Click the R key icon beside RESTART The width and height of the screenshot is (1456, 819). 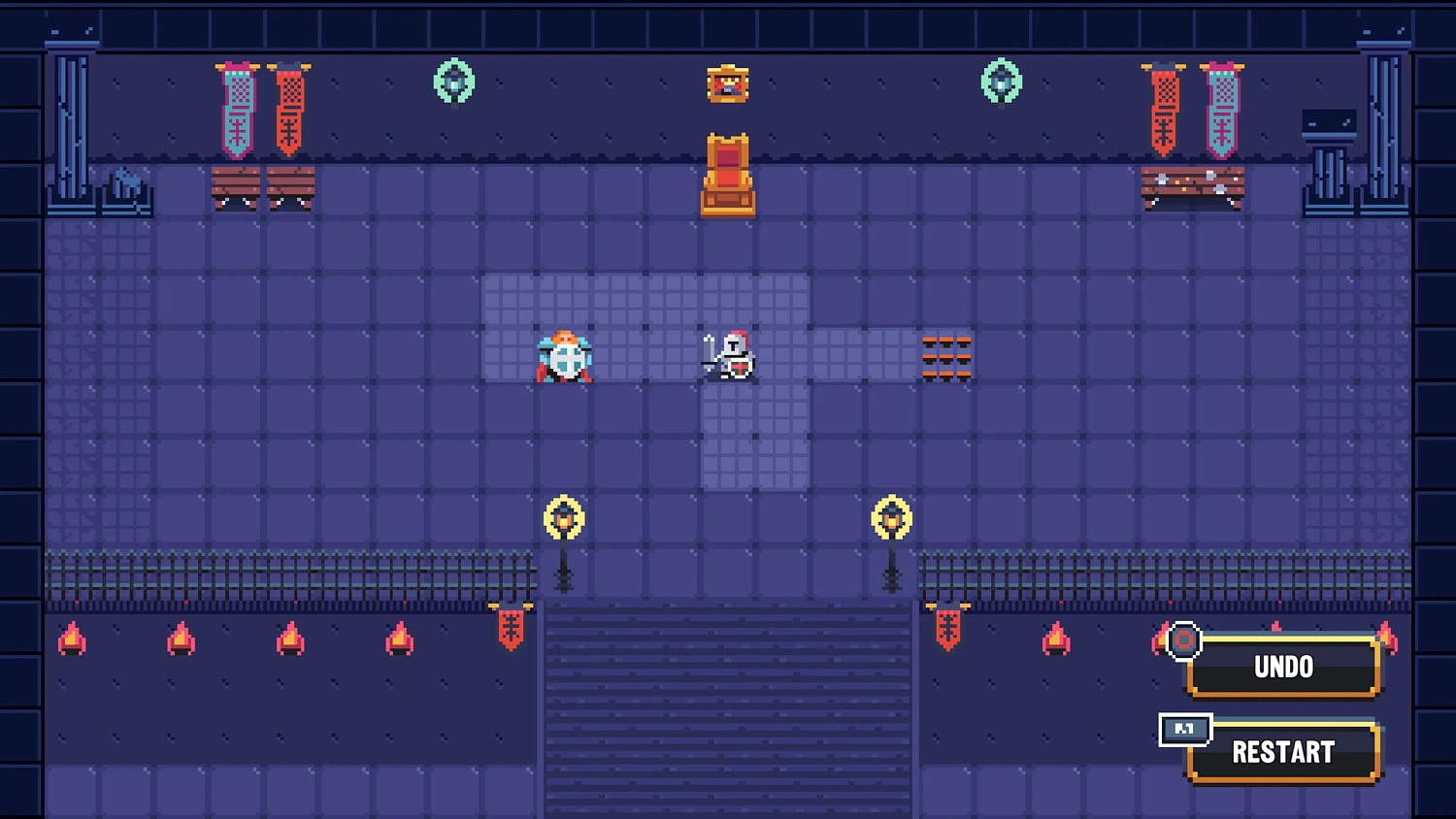point(1184,730)
